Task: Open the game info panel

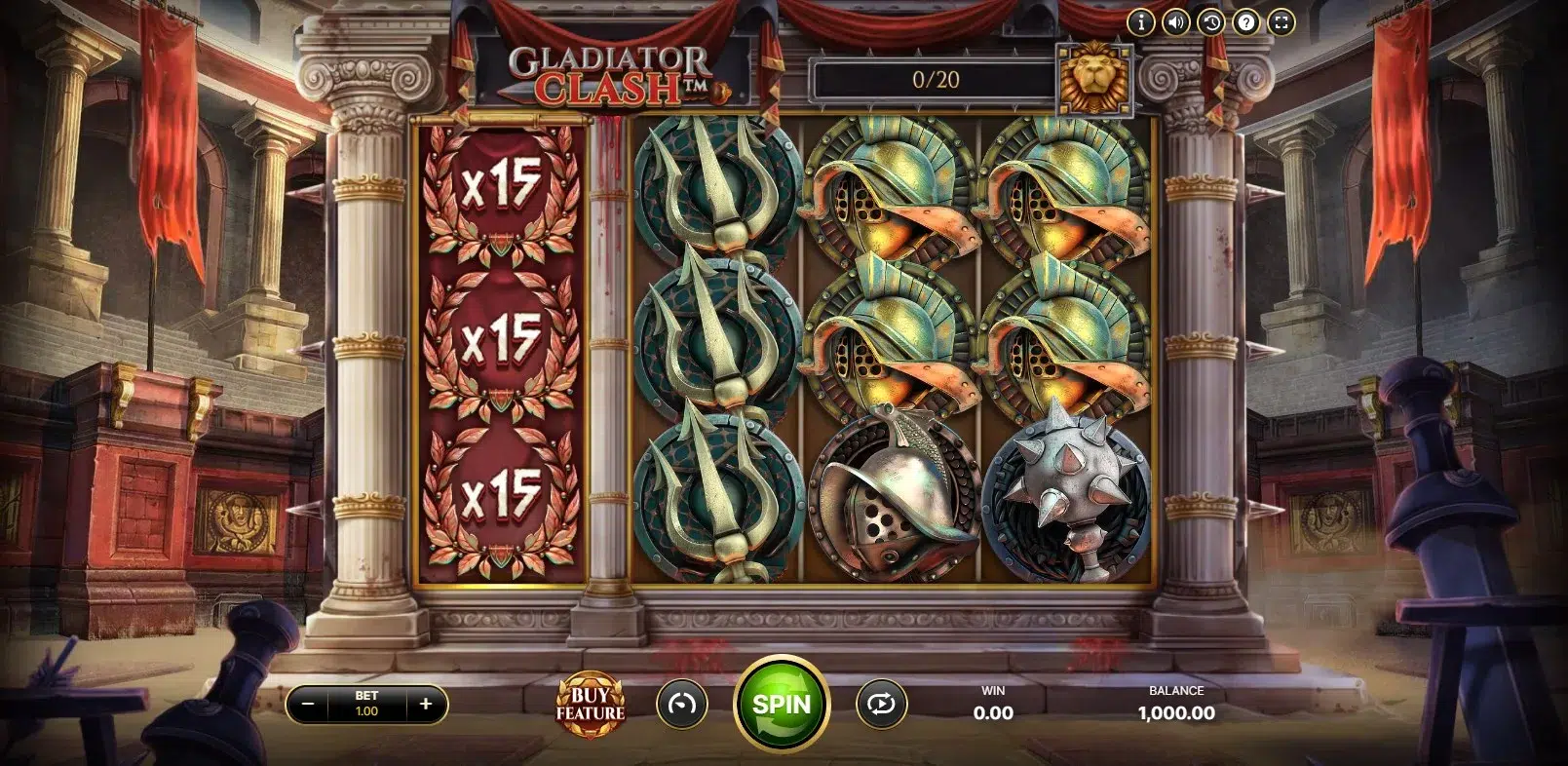Action: (1141, 22)
